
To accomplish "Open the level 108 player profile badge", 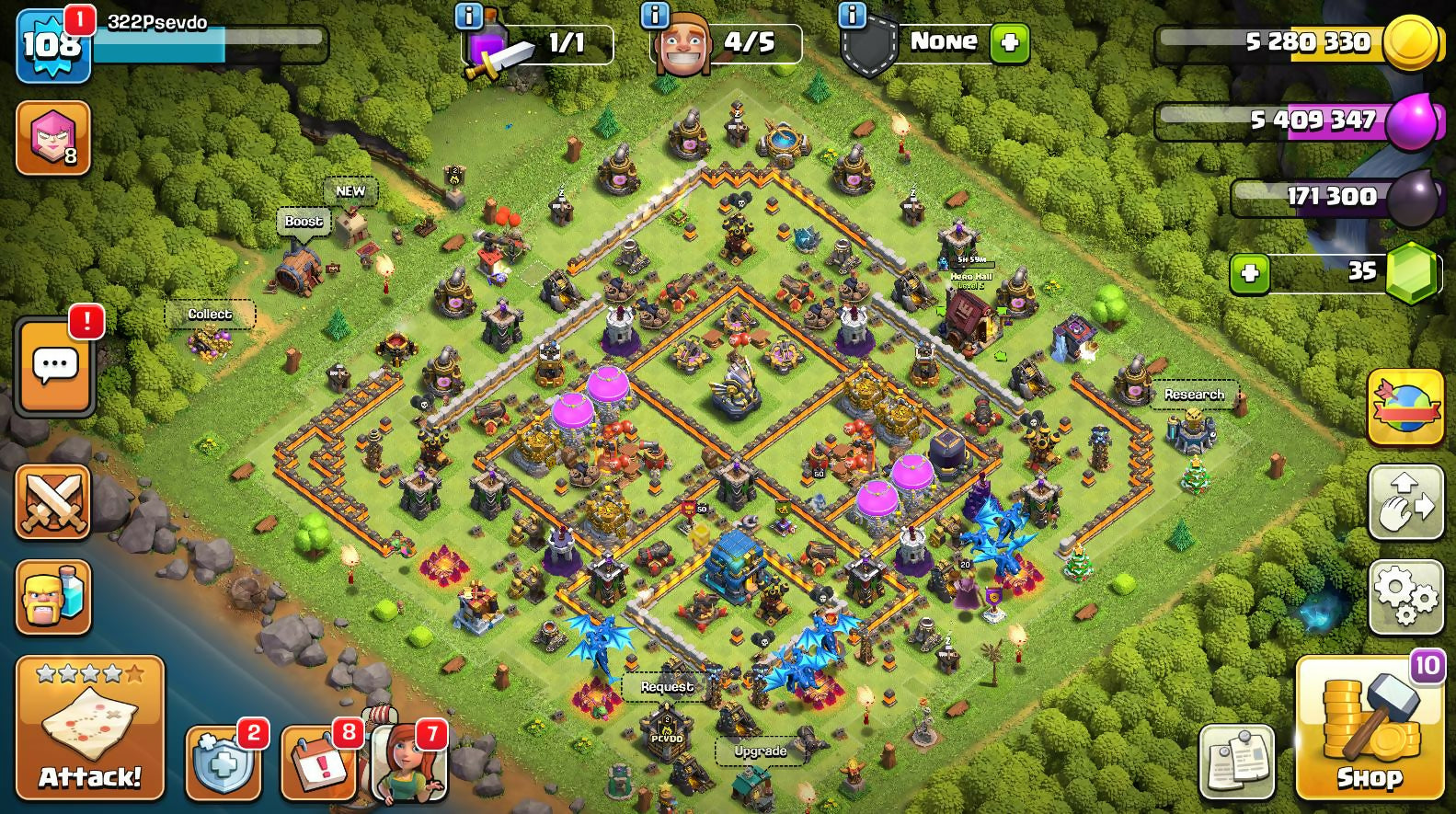I will [x=52, y=45].
